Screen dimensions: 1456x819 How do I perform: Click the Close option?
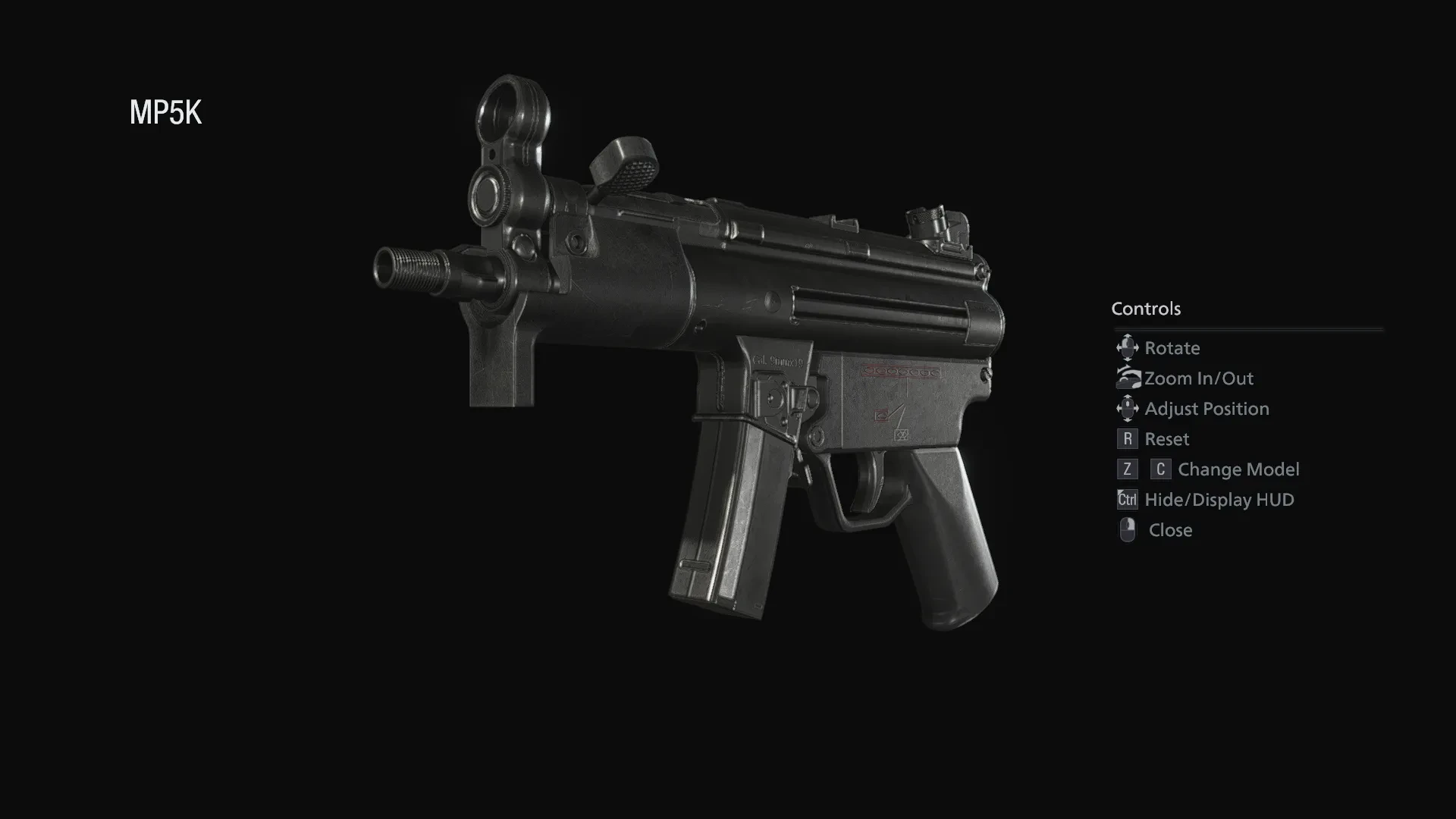click(x=1170, y=530)
